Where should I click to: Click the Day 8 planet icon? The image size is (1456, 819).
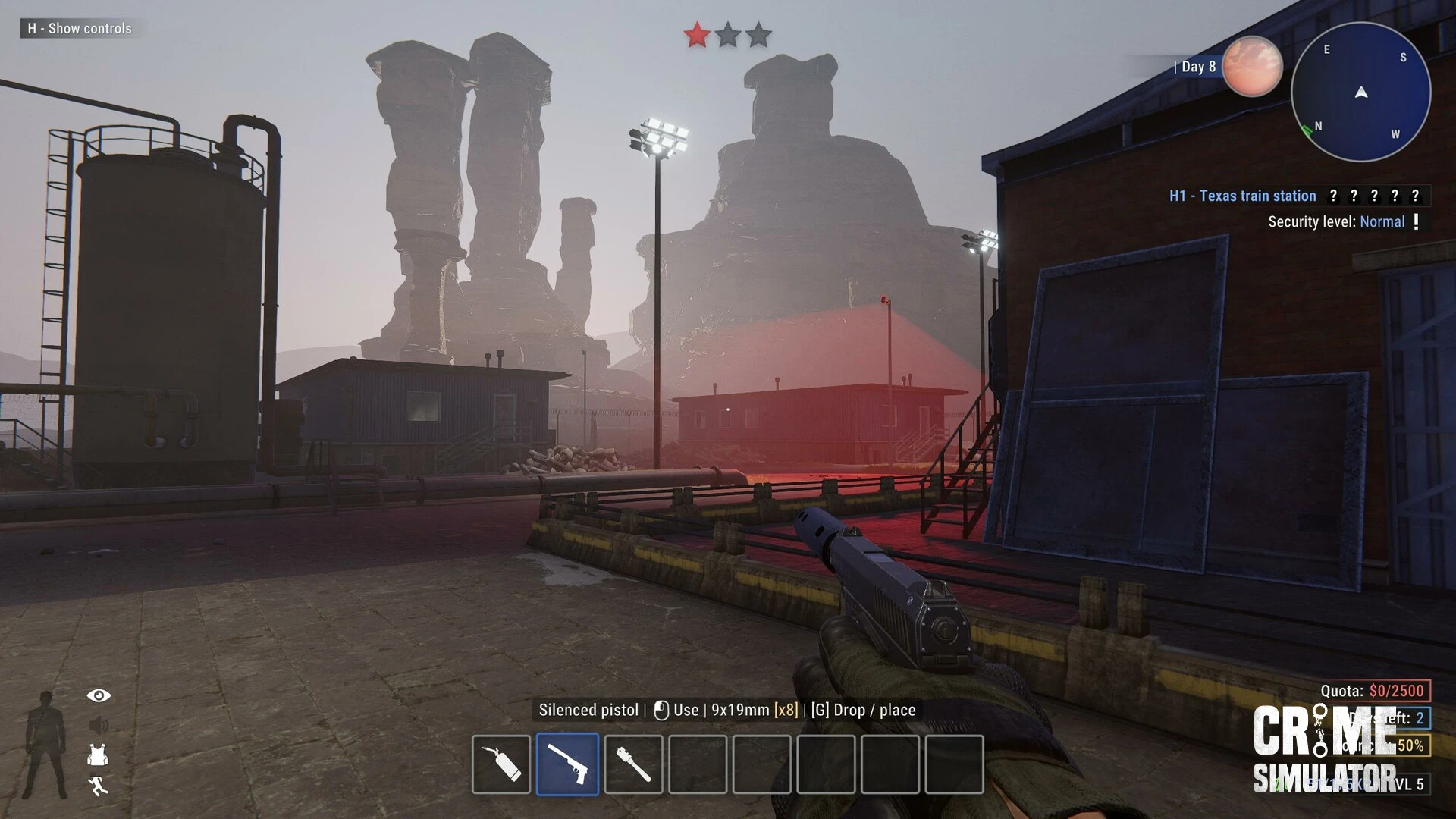(1252, 67)
